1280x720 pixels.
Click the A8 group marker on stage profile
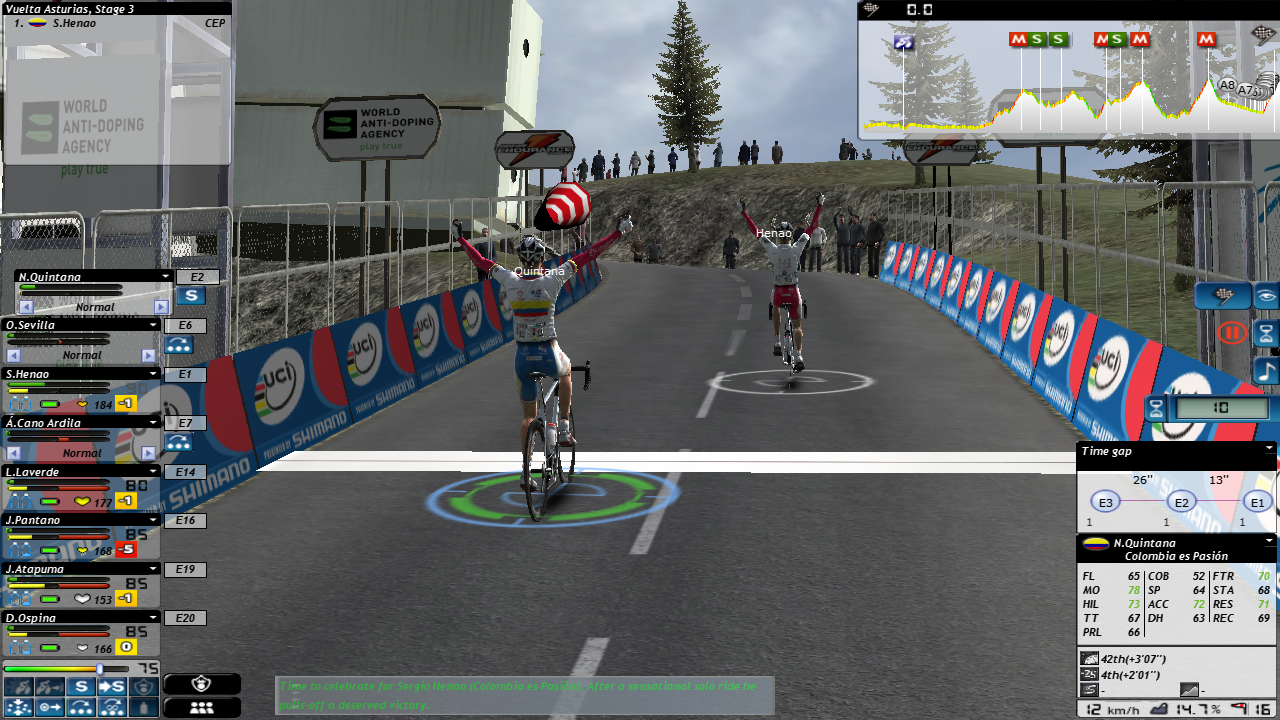pos(1227,86)
